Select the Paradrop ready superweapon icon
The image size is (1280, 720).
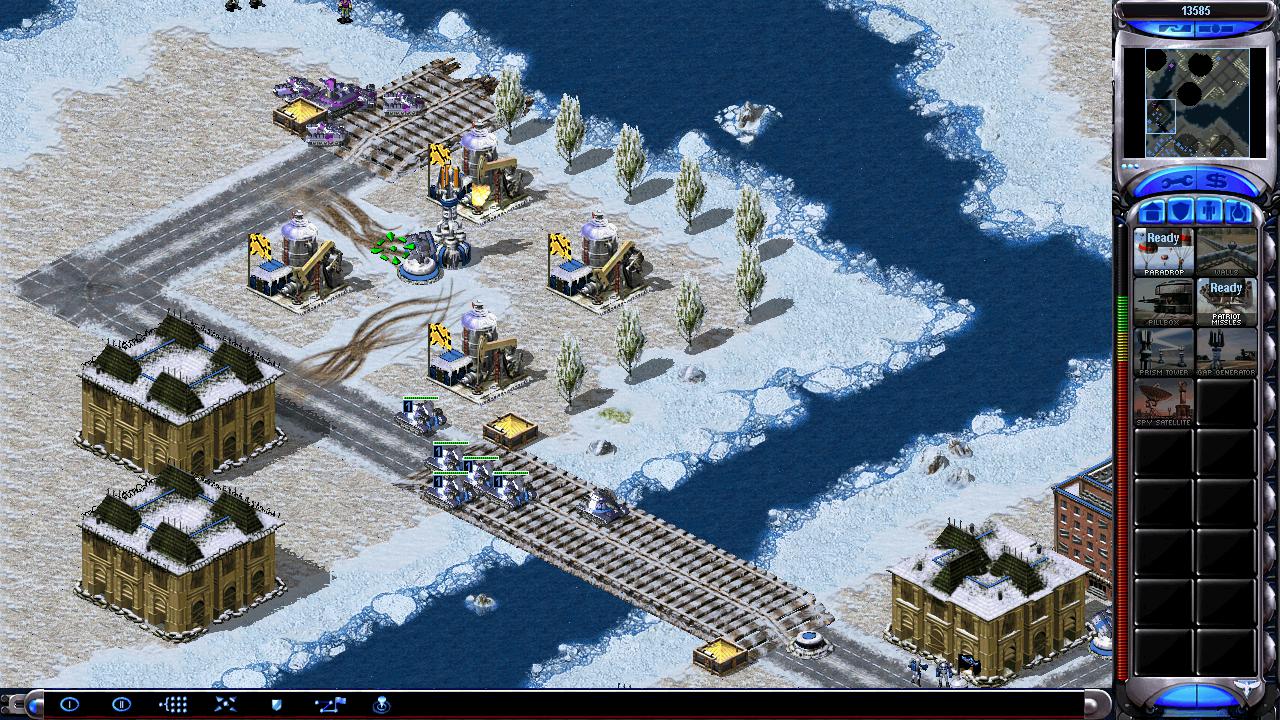[x=1163, y=251]
